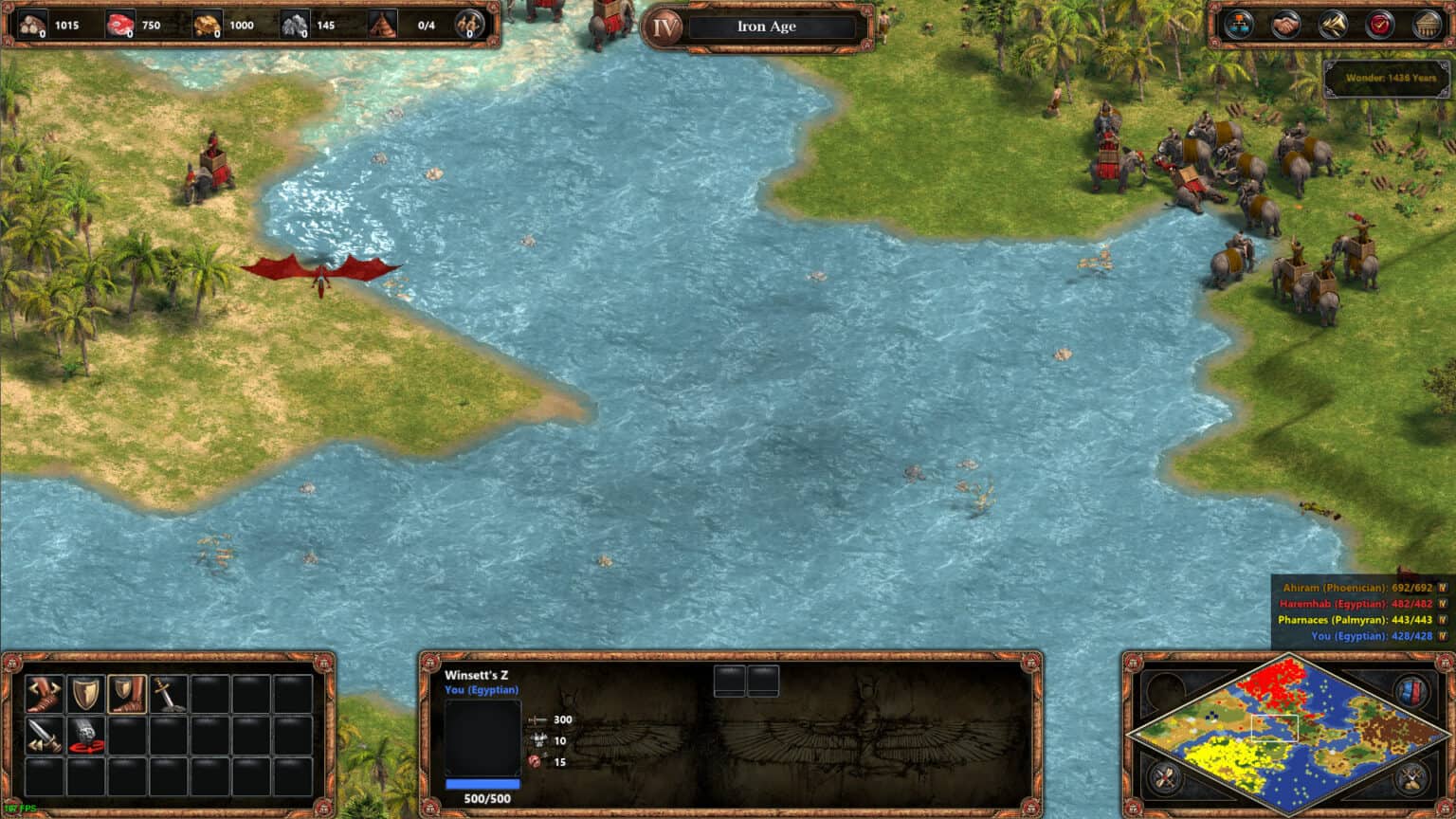Research the Metallurgy sword upgrade

(168, 694)
